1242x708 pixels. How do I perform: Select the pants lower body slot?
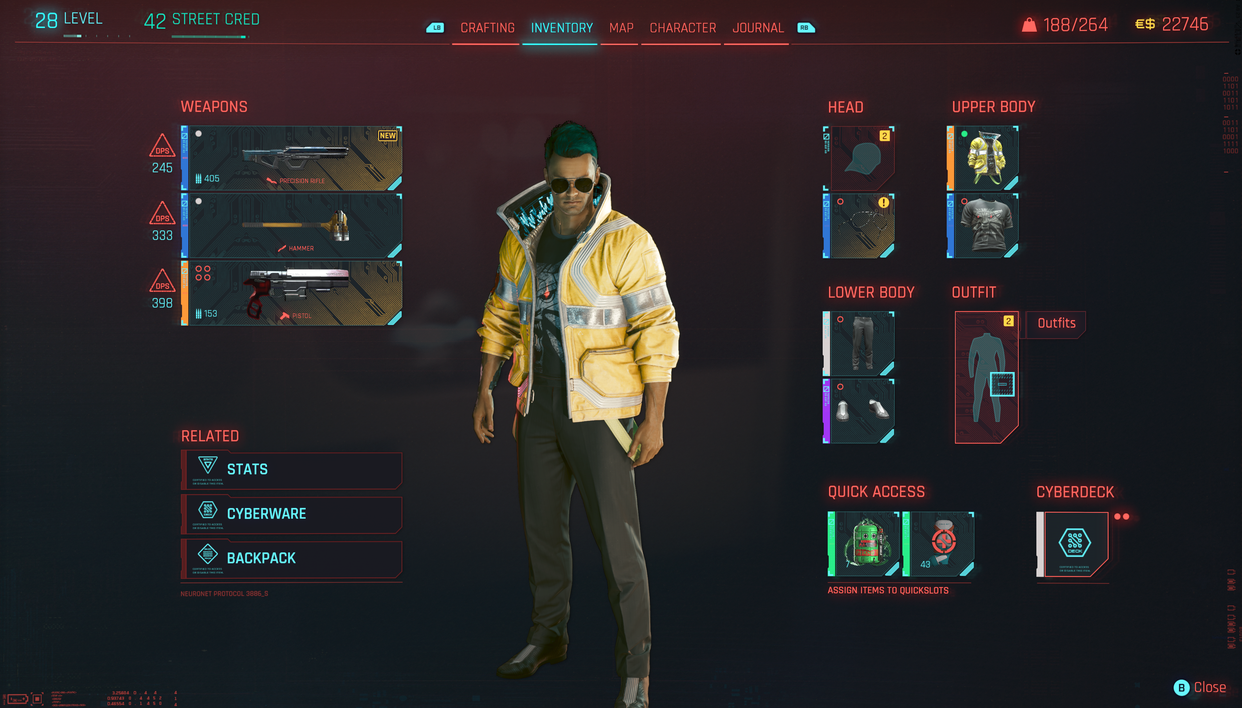(x=859, y=344)
